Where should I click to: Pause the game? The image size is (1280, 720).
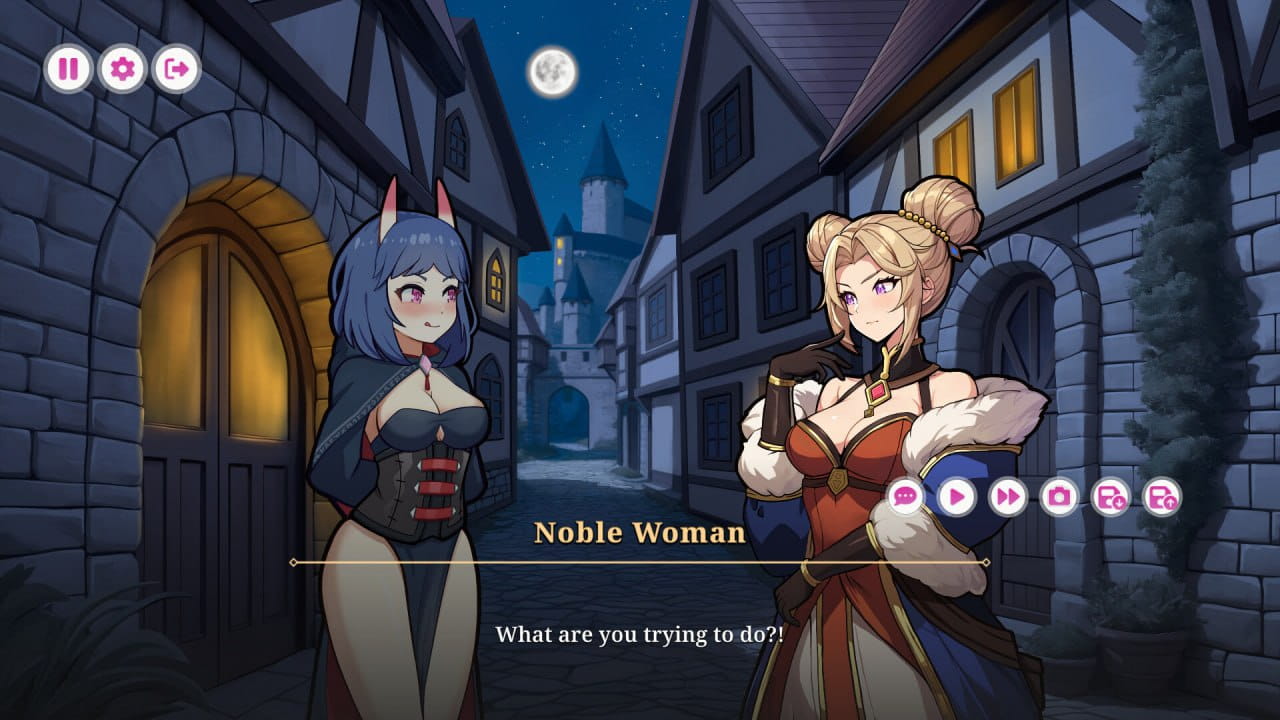[x=68, y=69]
